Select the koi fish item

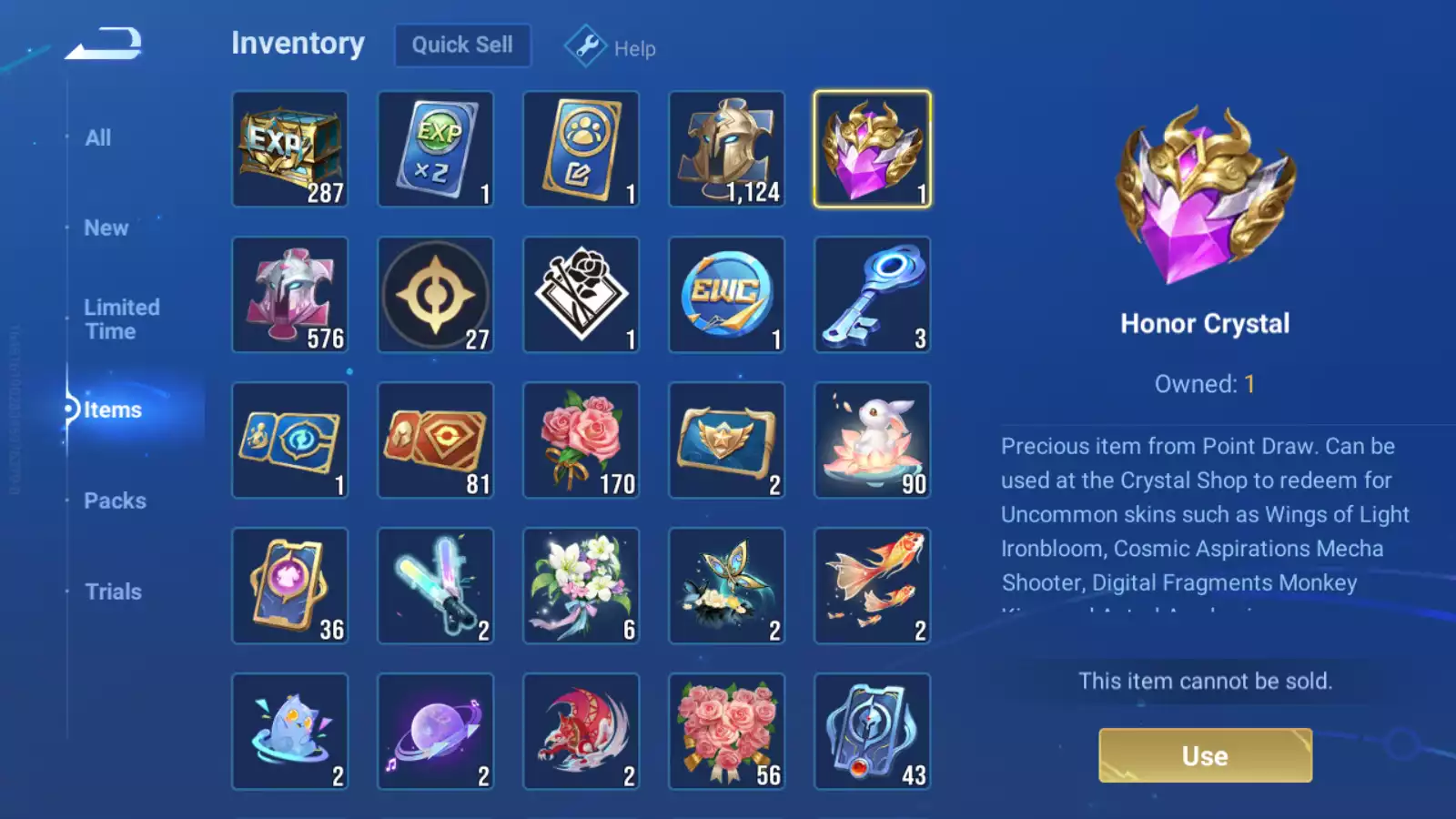coord(873,586)
